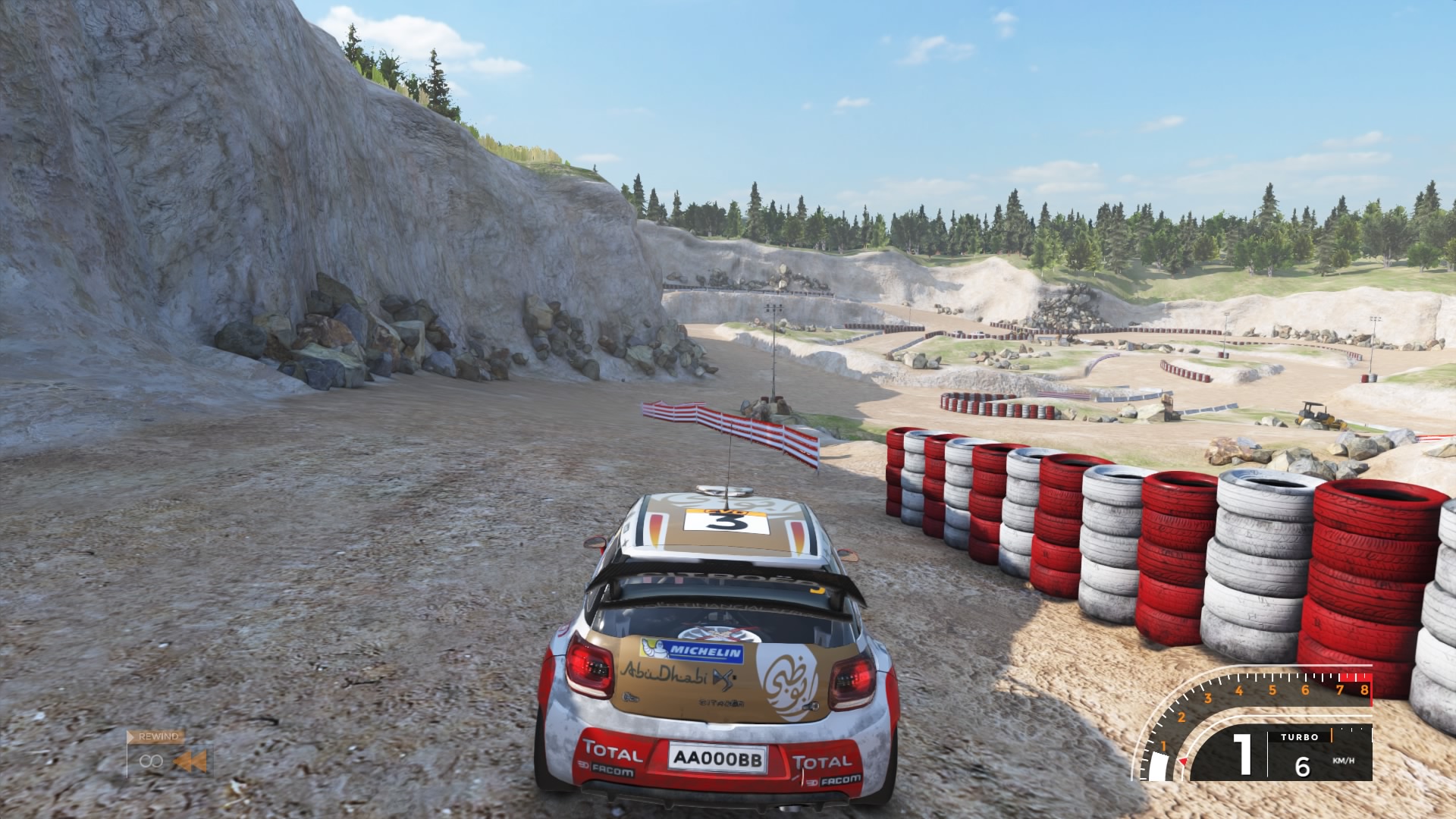Activate the Rewind double-arrow icon
This screenshot has width=1456, height=819.
point(190,761)
